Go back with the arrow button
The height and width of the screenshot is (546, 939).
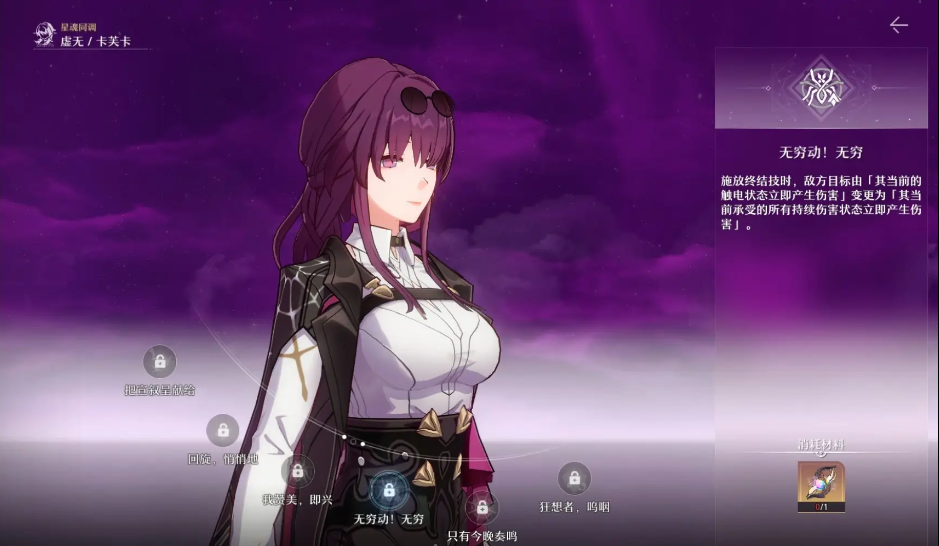pos(898,25)
